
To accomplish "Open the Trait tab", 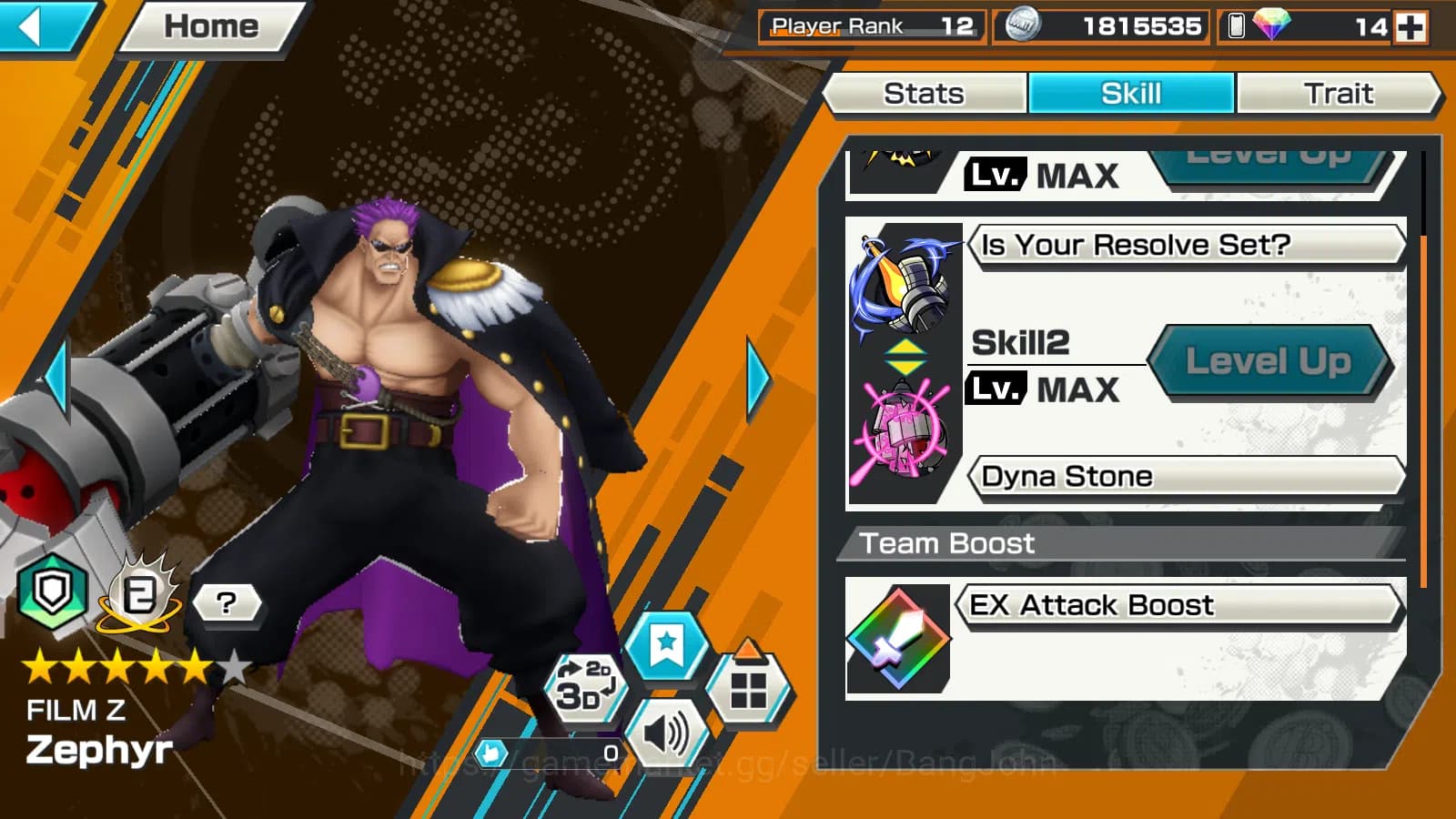I will click(1338, 94).
